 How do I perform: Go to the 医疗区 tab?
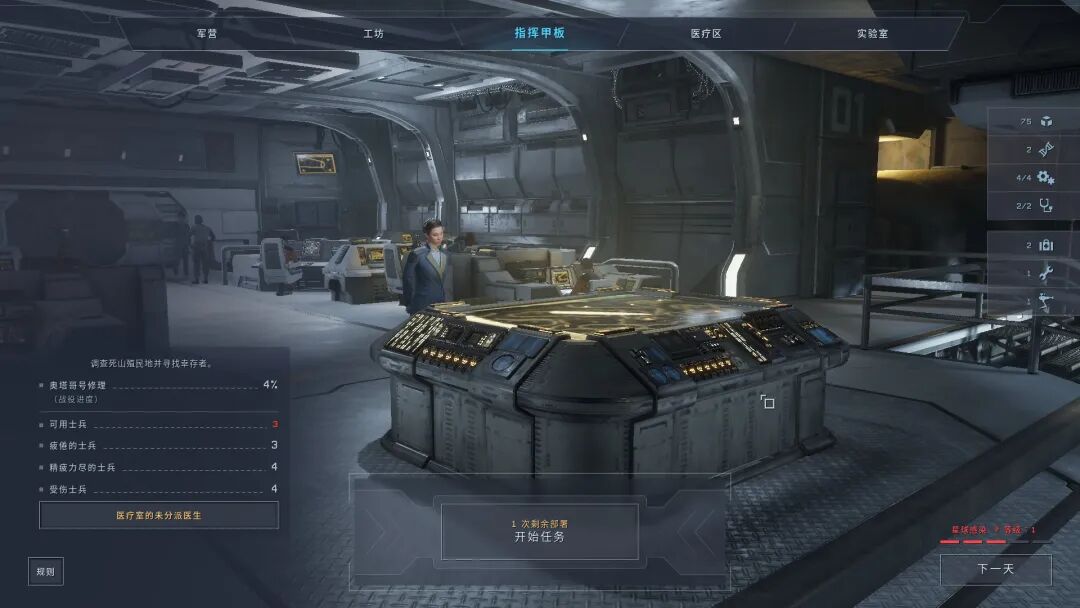coord(706,33)
